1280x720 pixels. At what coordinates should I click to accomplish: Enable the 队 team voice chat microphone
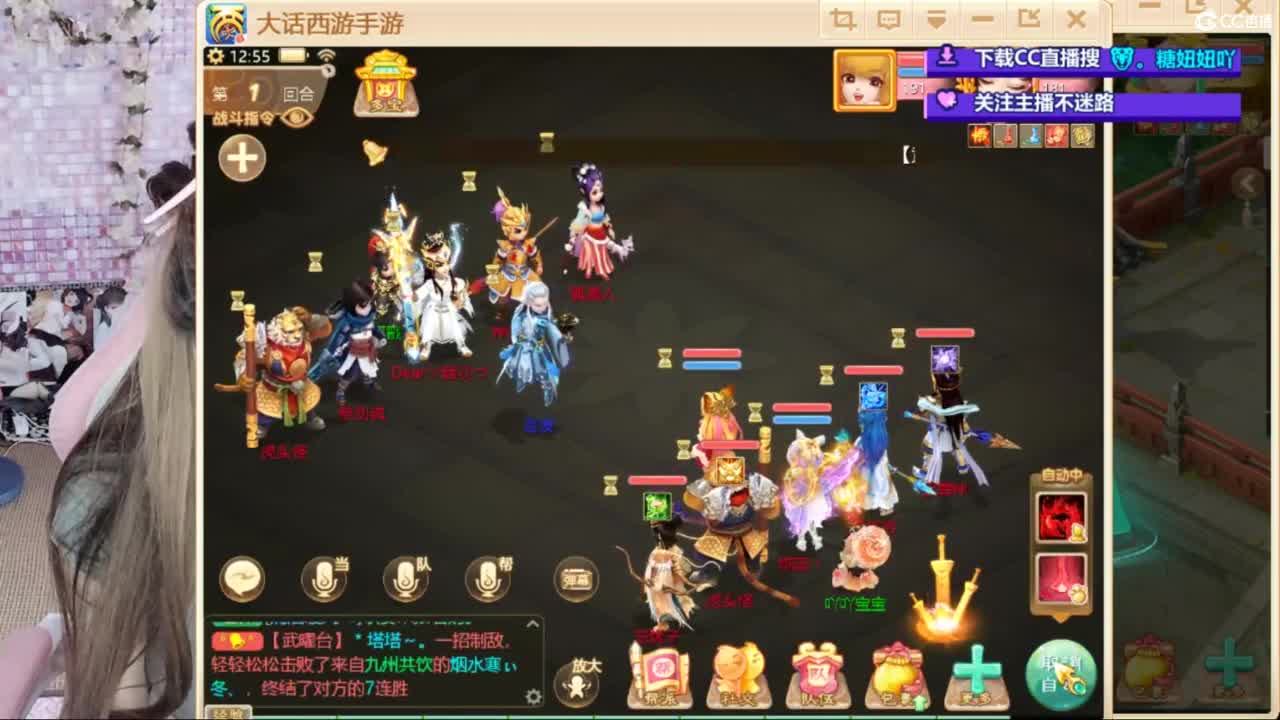[x=403, y=578]
